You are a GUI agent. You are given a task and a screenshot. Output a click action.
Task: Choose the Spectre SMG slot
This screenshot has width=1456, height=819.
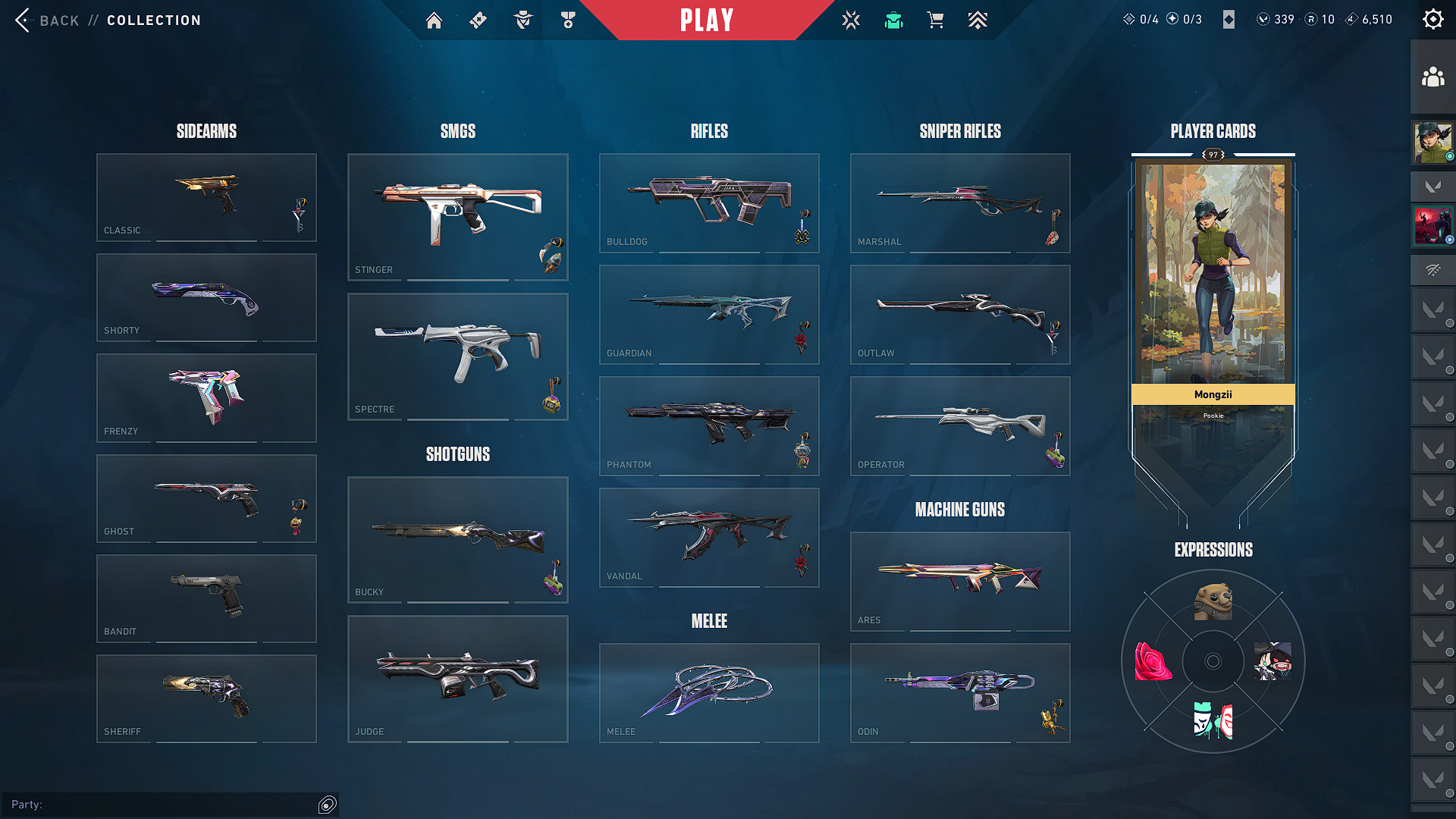pyautogui.click(x=457, y=356)
